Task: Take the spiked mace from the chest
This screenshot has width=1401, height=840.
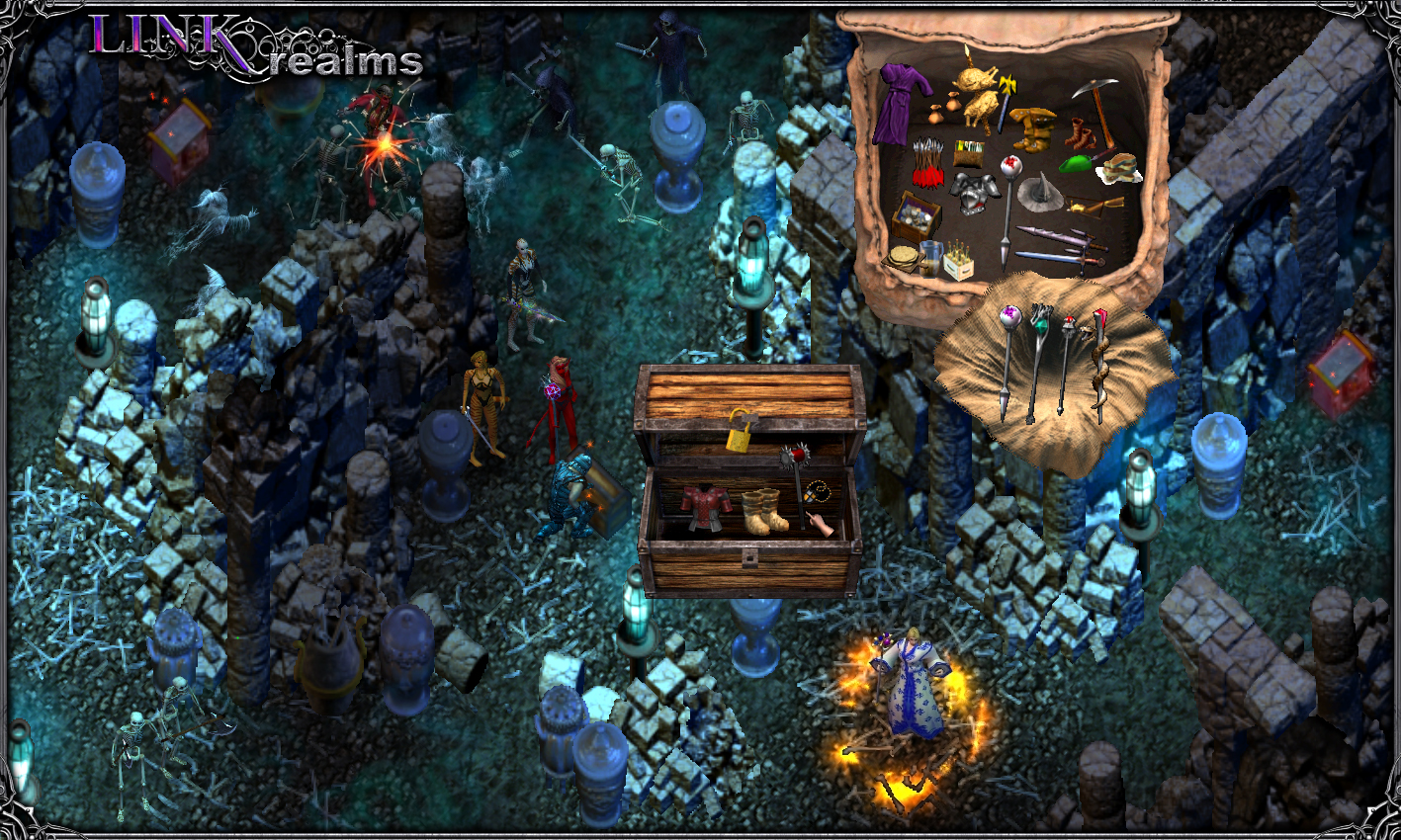Action: (x=795, y=455)
